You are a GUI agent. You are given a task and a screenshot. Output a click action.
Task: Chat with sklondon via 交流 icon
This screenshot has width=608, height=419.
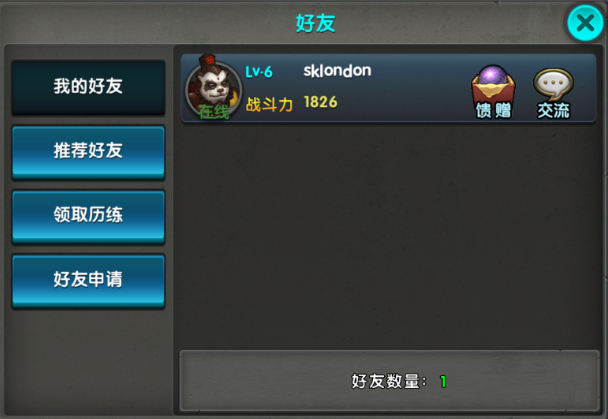[553, 90]
